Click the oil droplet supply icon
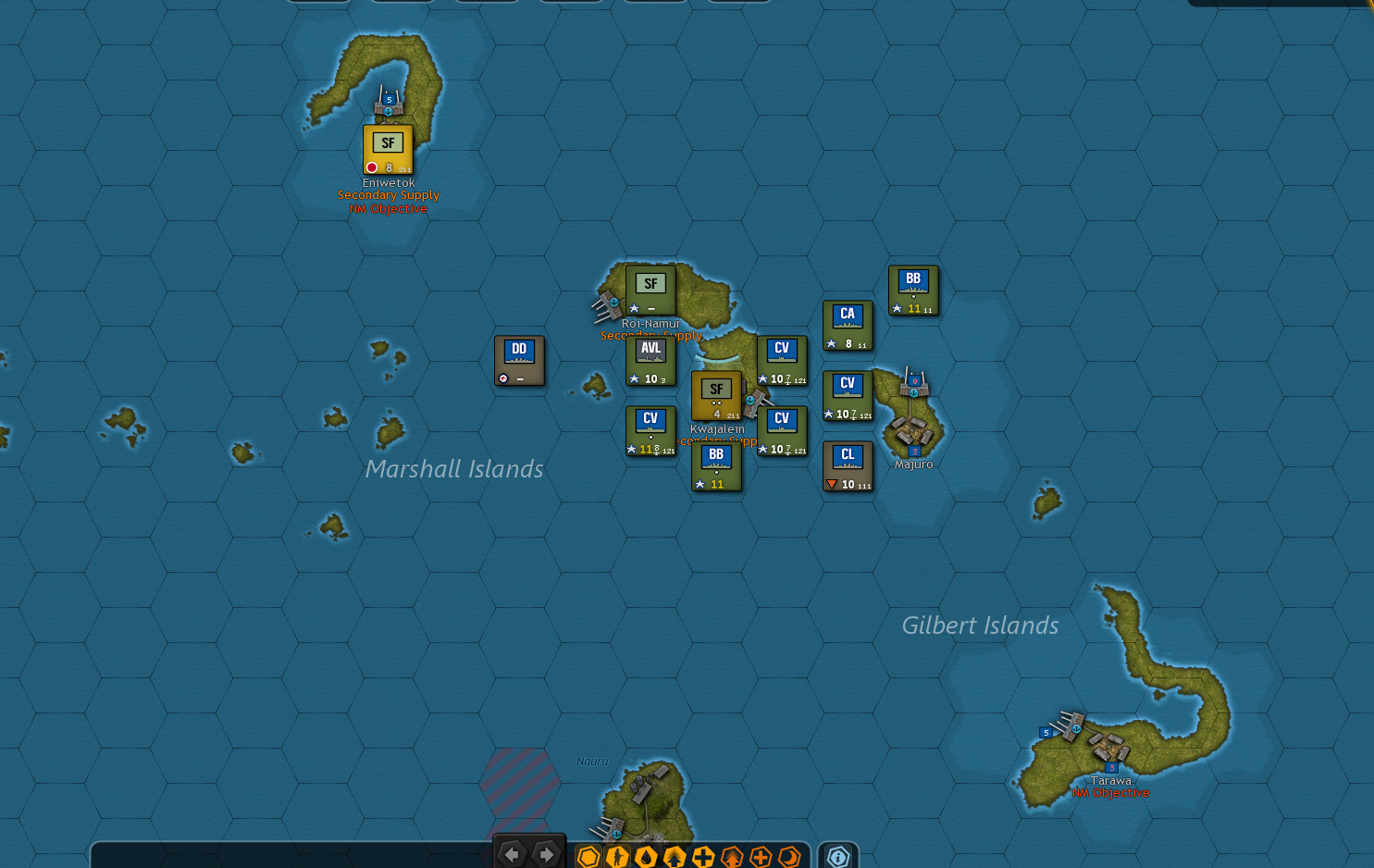This screenshot has height=868, width=1374. 645,856
